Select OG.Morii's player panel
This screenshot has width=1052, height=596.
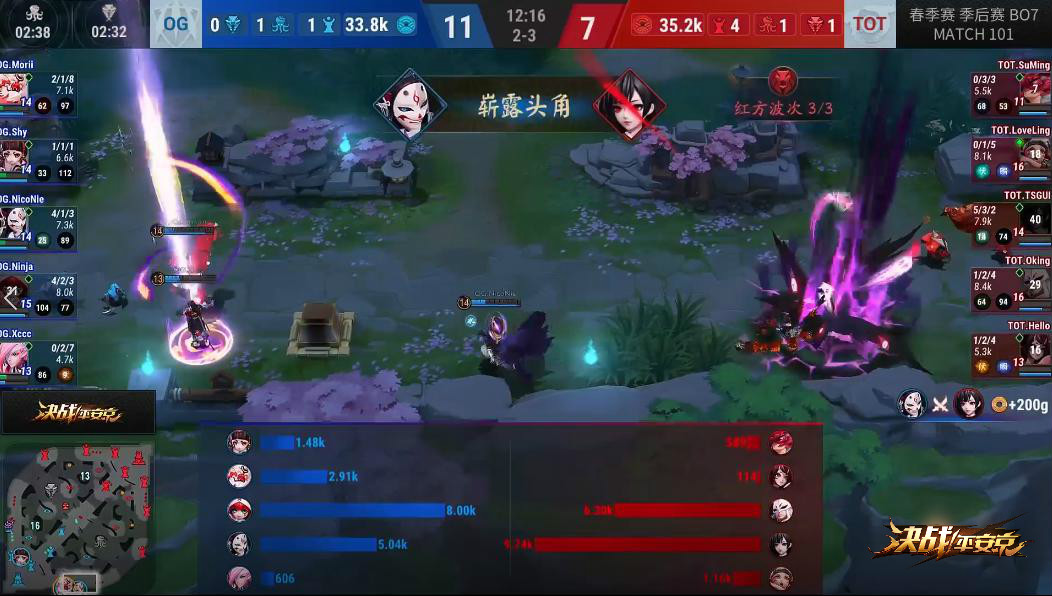point(38,89)
